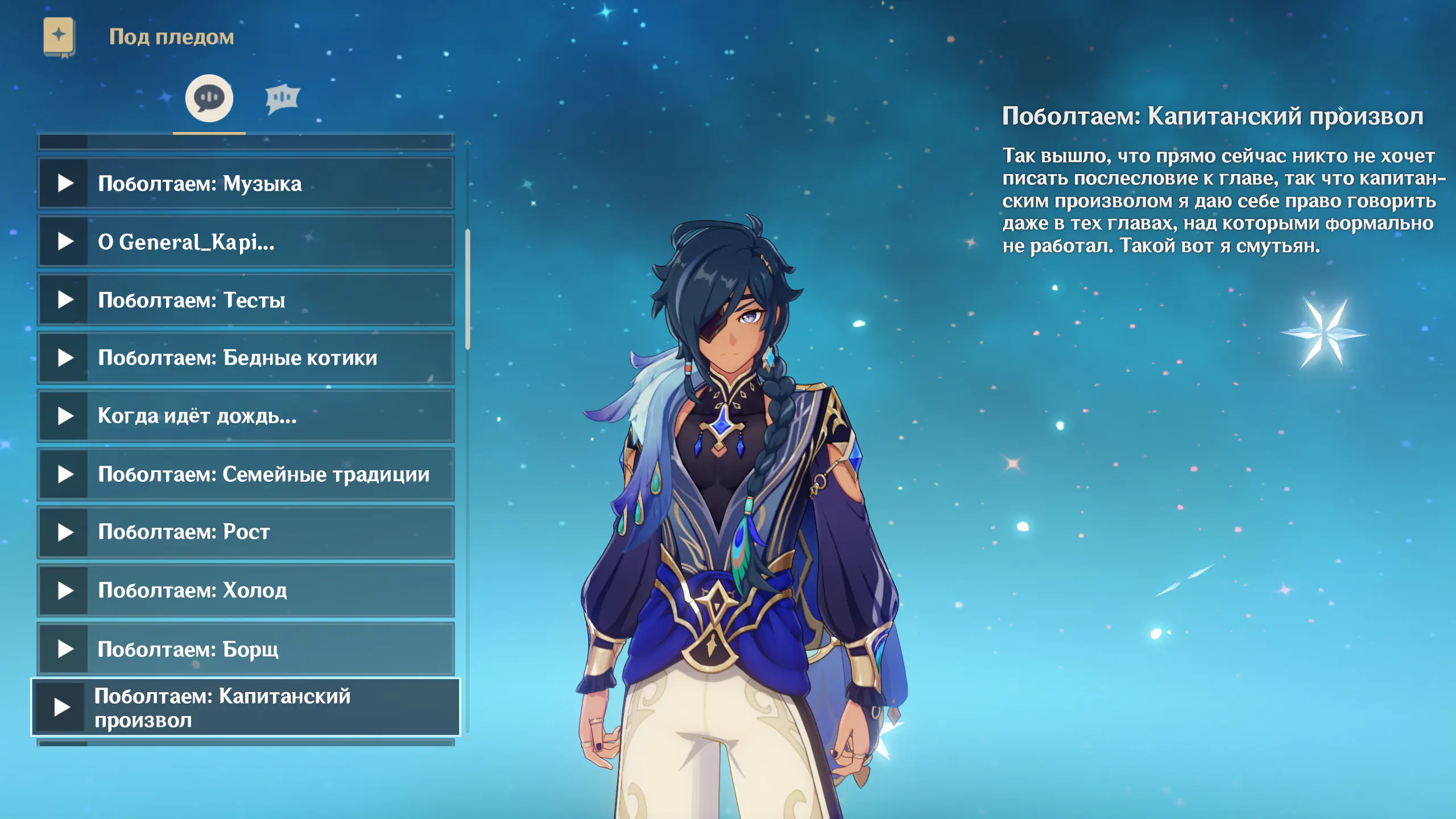Click the voice list scrollbar handle
This screenshot has width=1456, height=819.
[468, 289]
